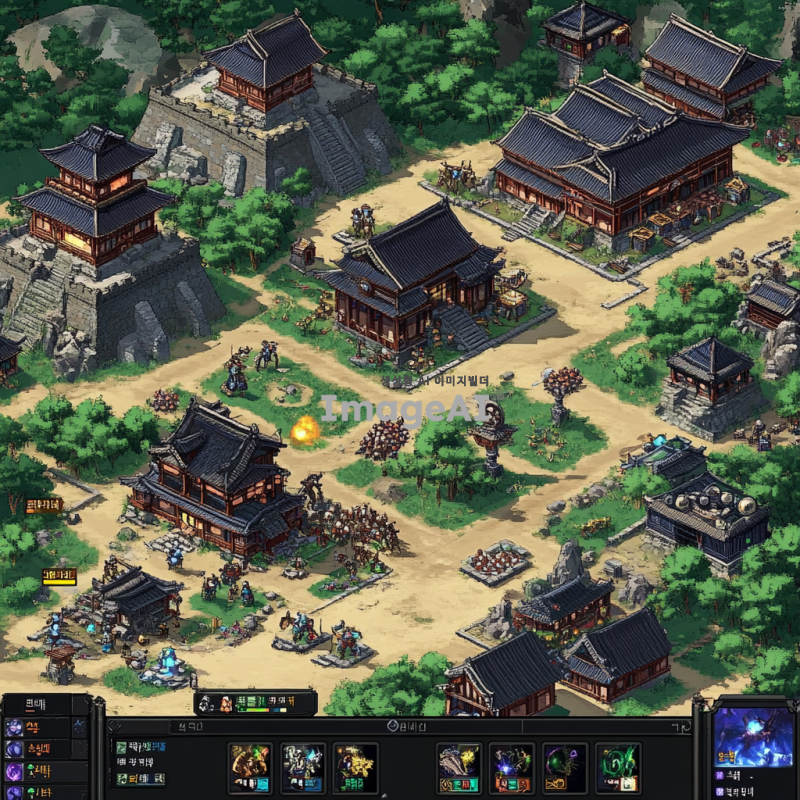Select the blue-white armored unit card
The height and width of the screenshot is (800, 800).
pos(302,767)
